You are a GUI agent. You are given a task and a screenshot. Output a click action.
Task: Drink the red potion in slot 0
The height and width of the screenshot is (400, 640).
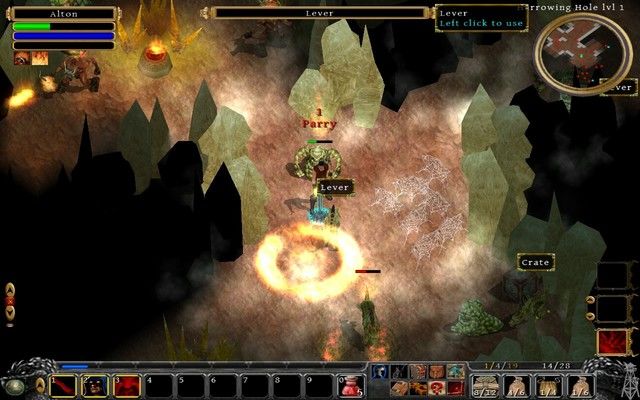point(350,385)
